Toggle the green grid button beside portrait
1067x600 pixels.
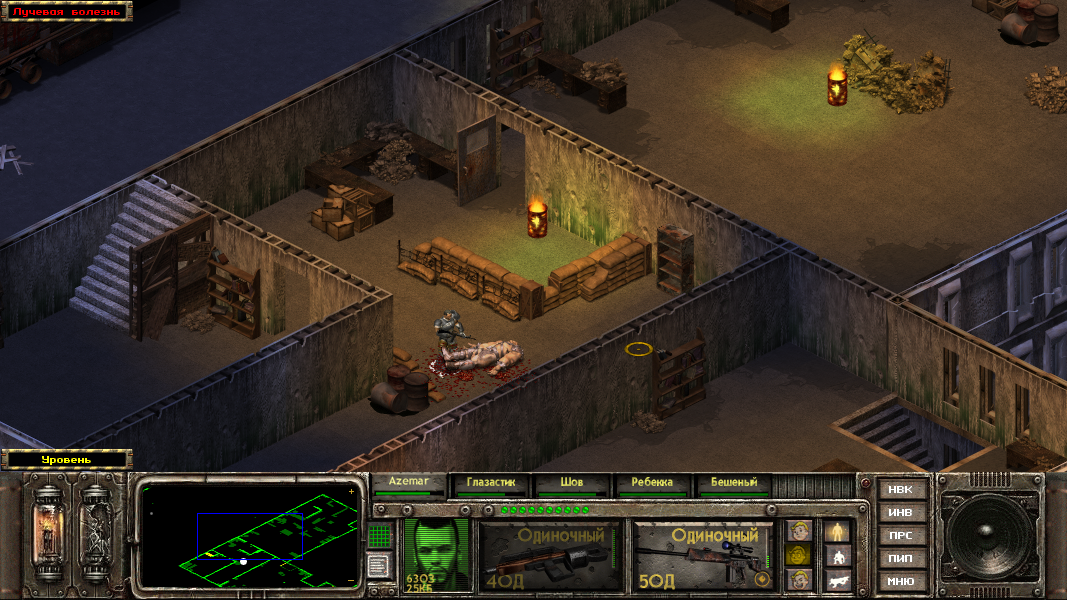(379, 536)
